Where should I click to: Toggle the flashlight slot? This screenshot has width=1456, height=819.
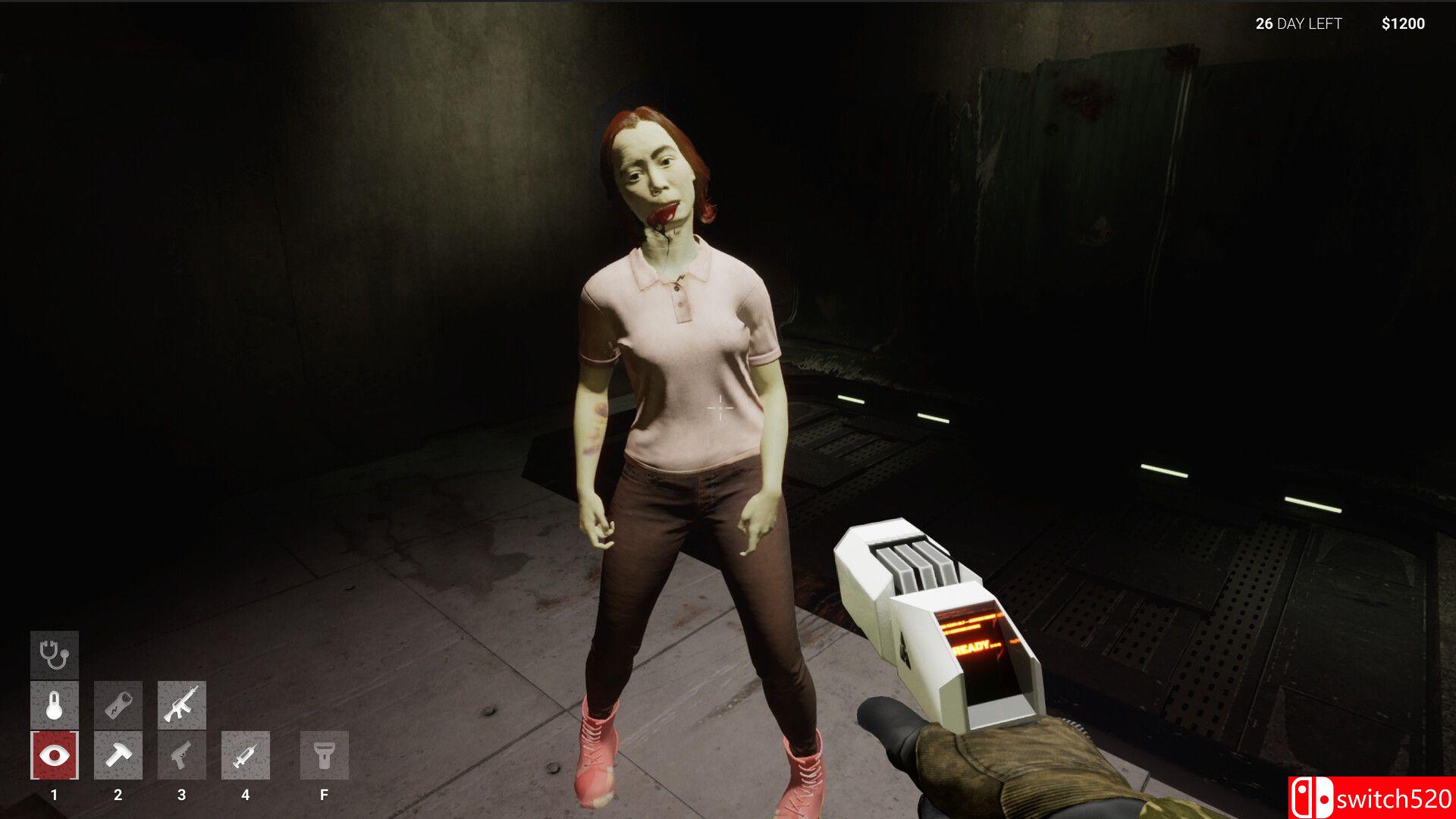tap(324, 755)
